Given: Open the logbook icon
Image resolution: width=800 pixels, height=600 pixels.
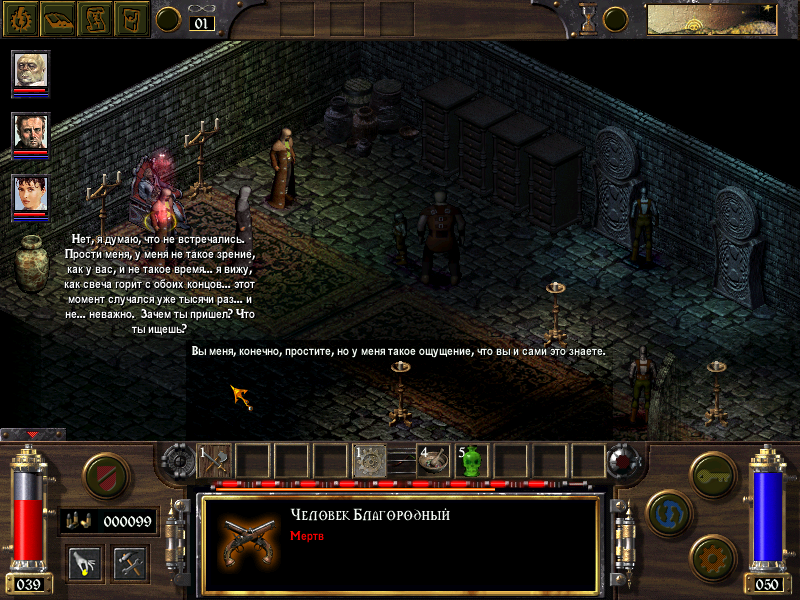Looking at the screenshot, I should [57, 18].
